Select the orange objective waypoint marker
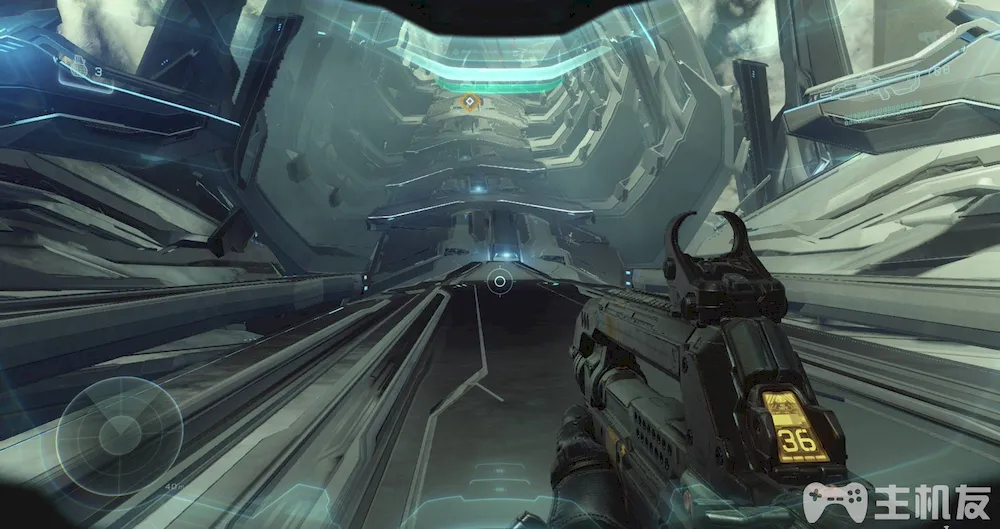 tap(468, 102)
